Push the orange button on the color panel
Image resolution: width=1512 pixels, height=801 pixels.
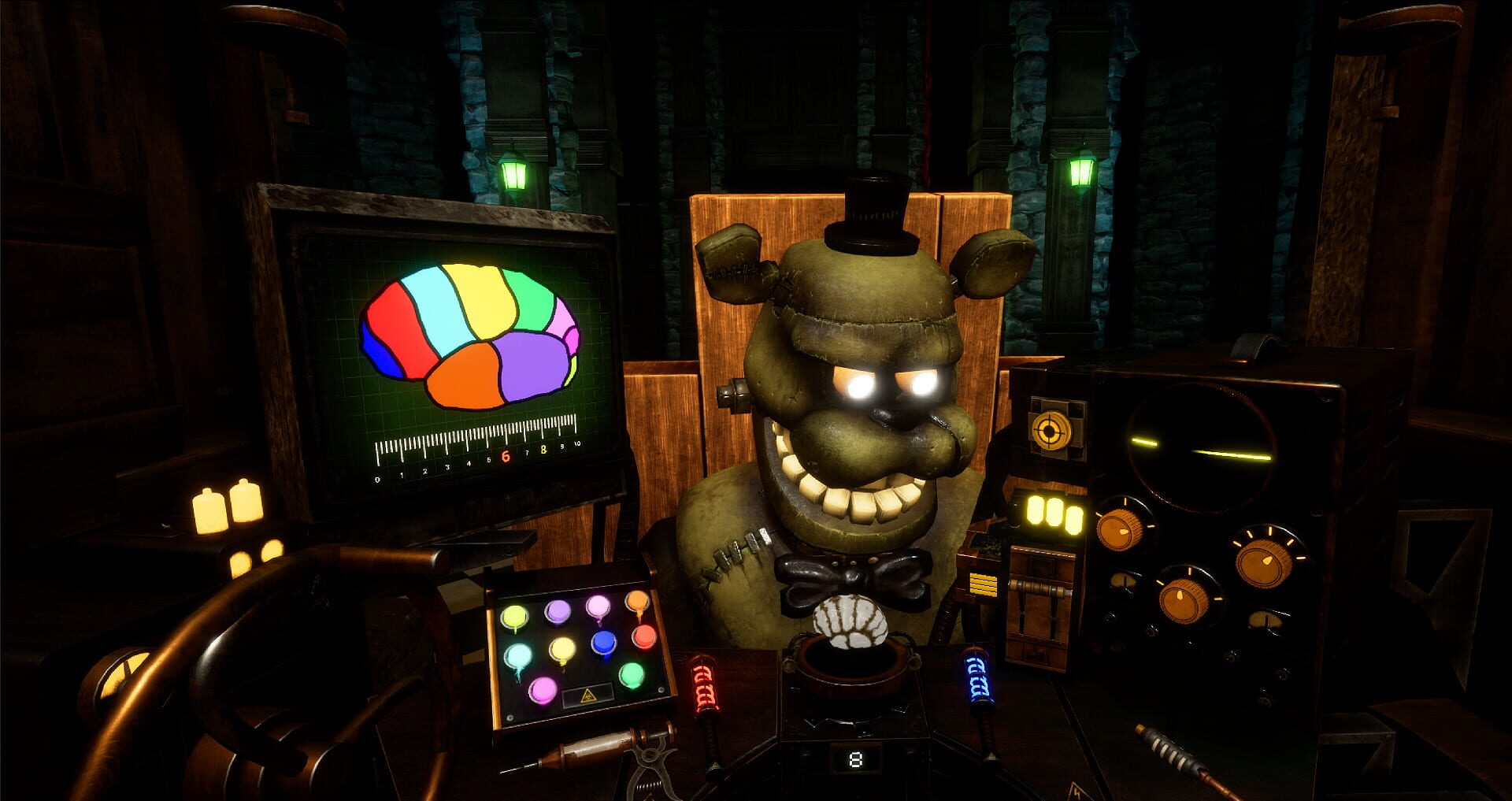point(636,603)
